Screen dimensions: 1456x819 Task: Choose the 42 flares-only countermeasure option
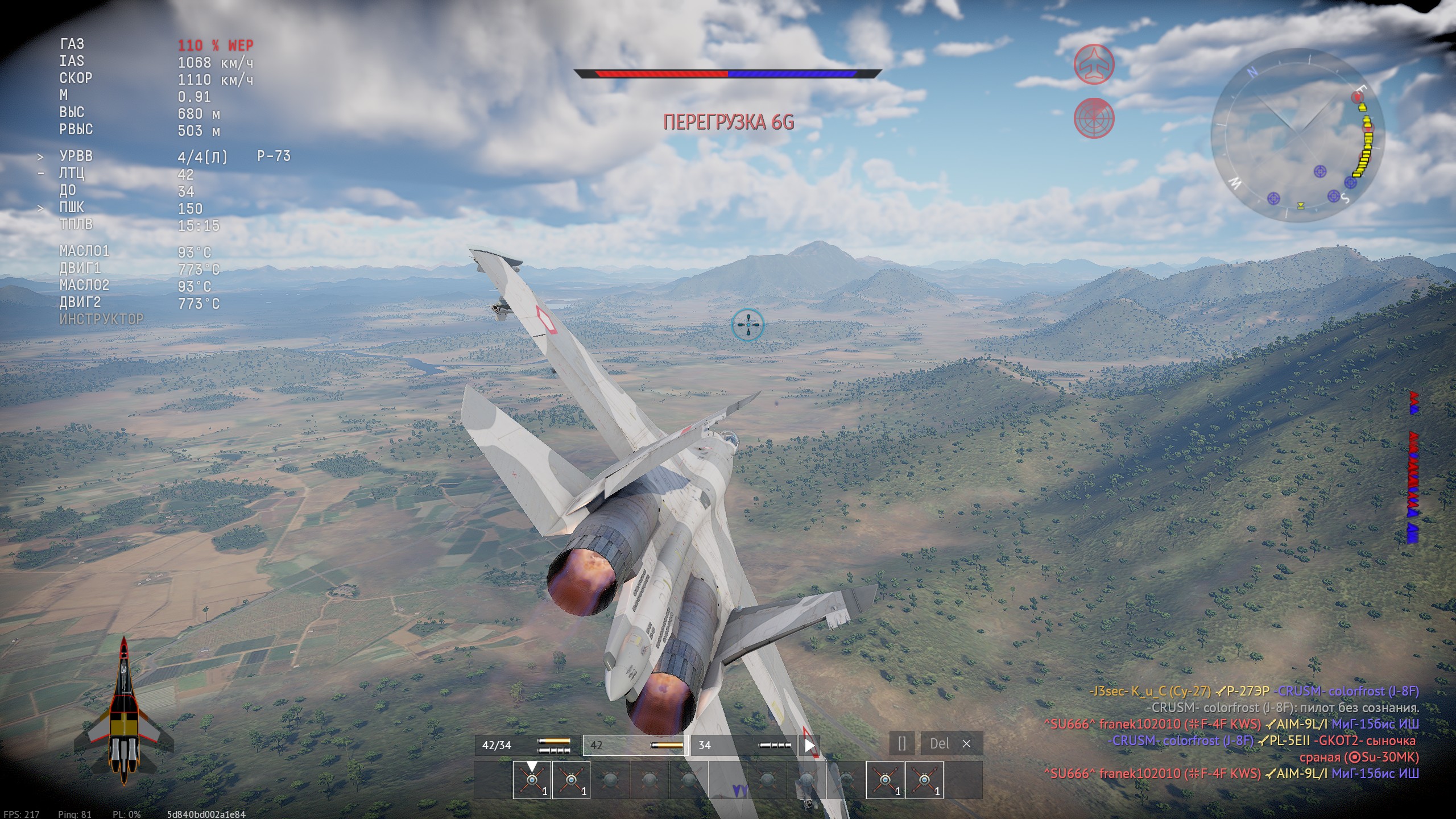point(635,745)
